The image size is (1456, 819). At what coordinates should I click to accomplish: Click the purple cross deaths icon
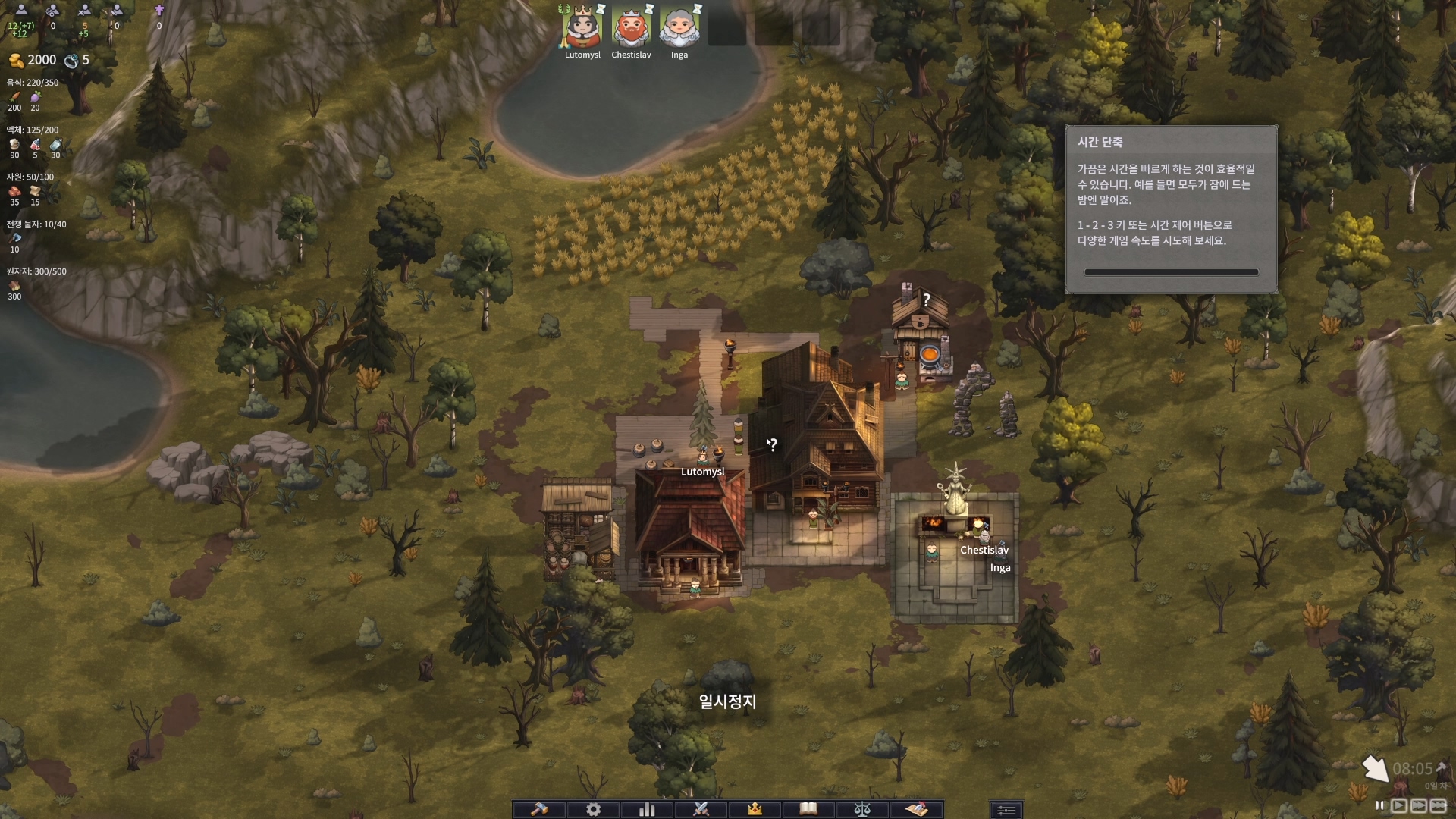pos(159,11)
